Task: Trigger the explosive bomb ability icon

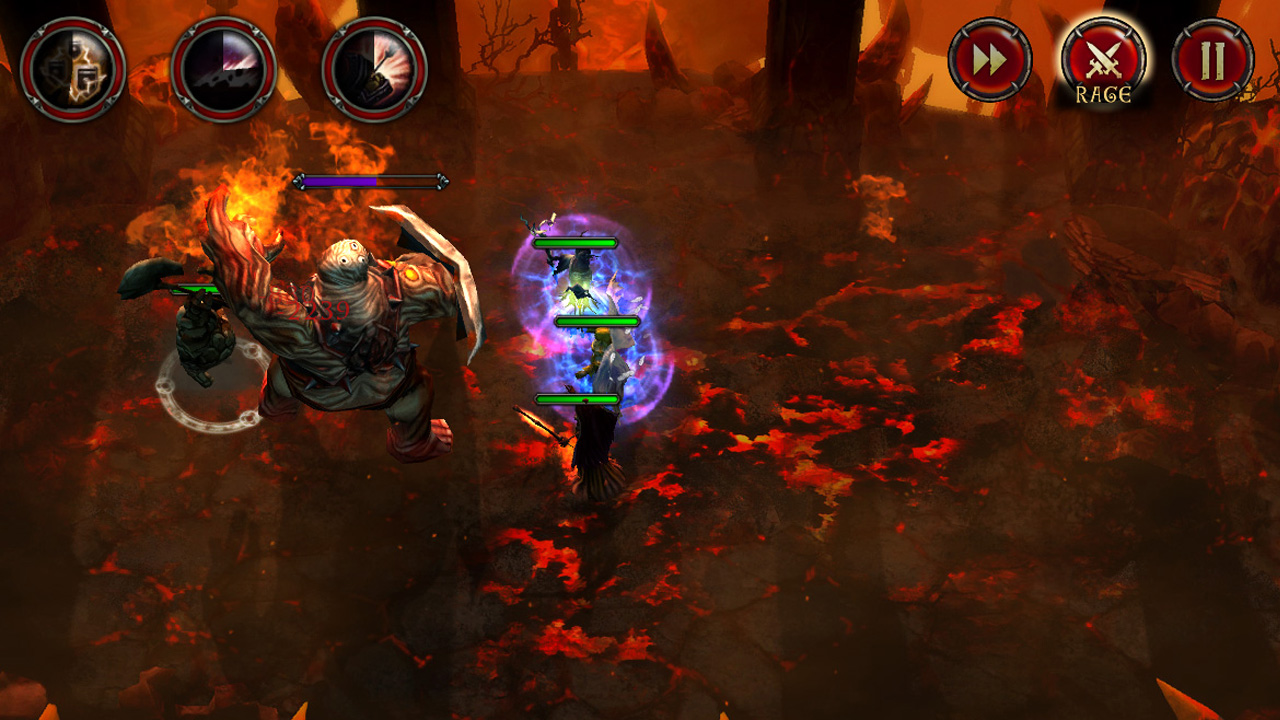Action: pos(370,70)
